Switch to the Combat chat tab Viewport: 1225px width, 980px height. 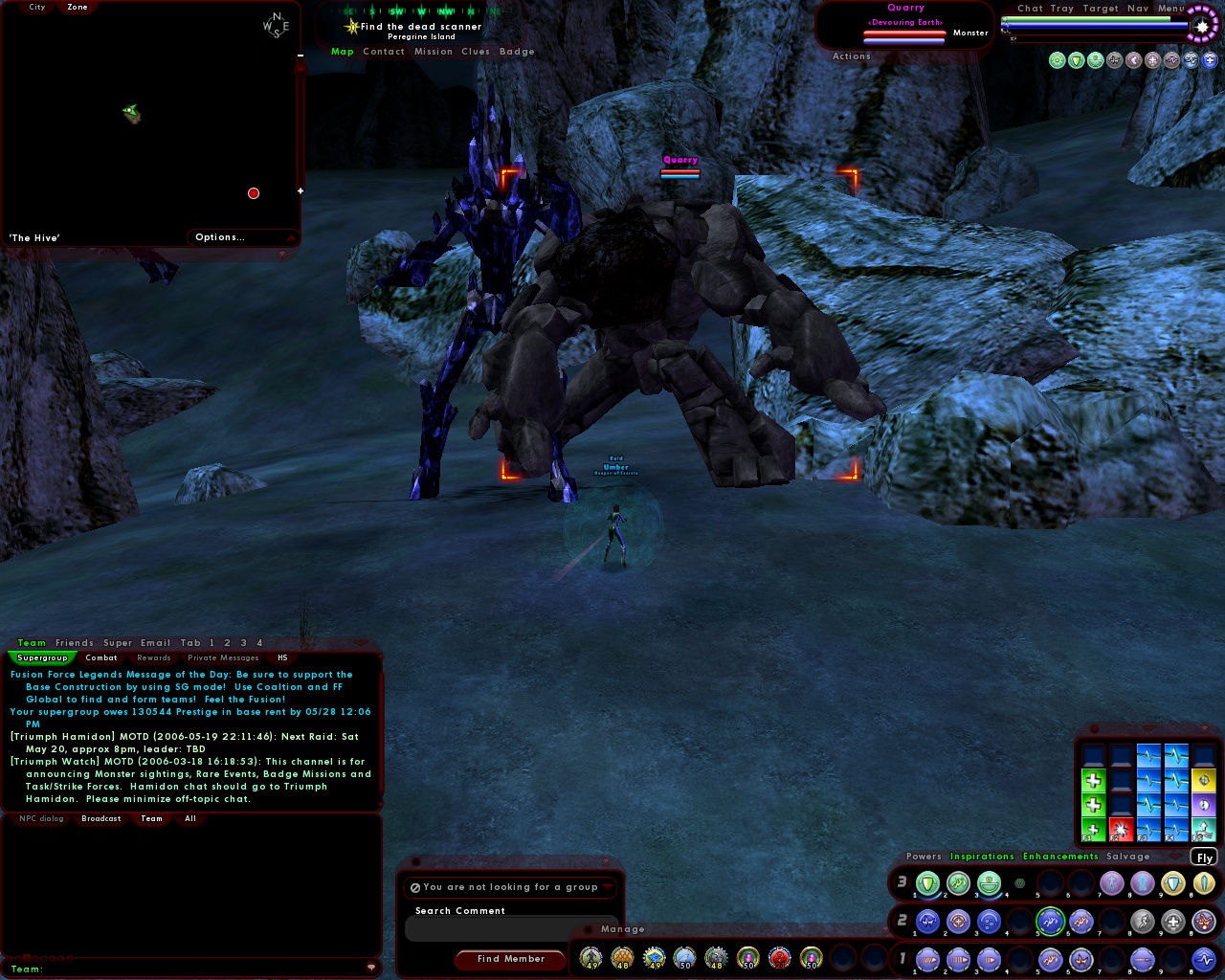pyautogui.click(x=101, y=657)
